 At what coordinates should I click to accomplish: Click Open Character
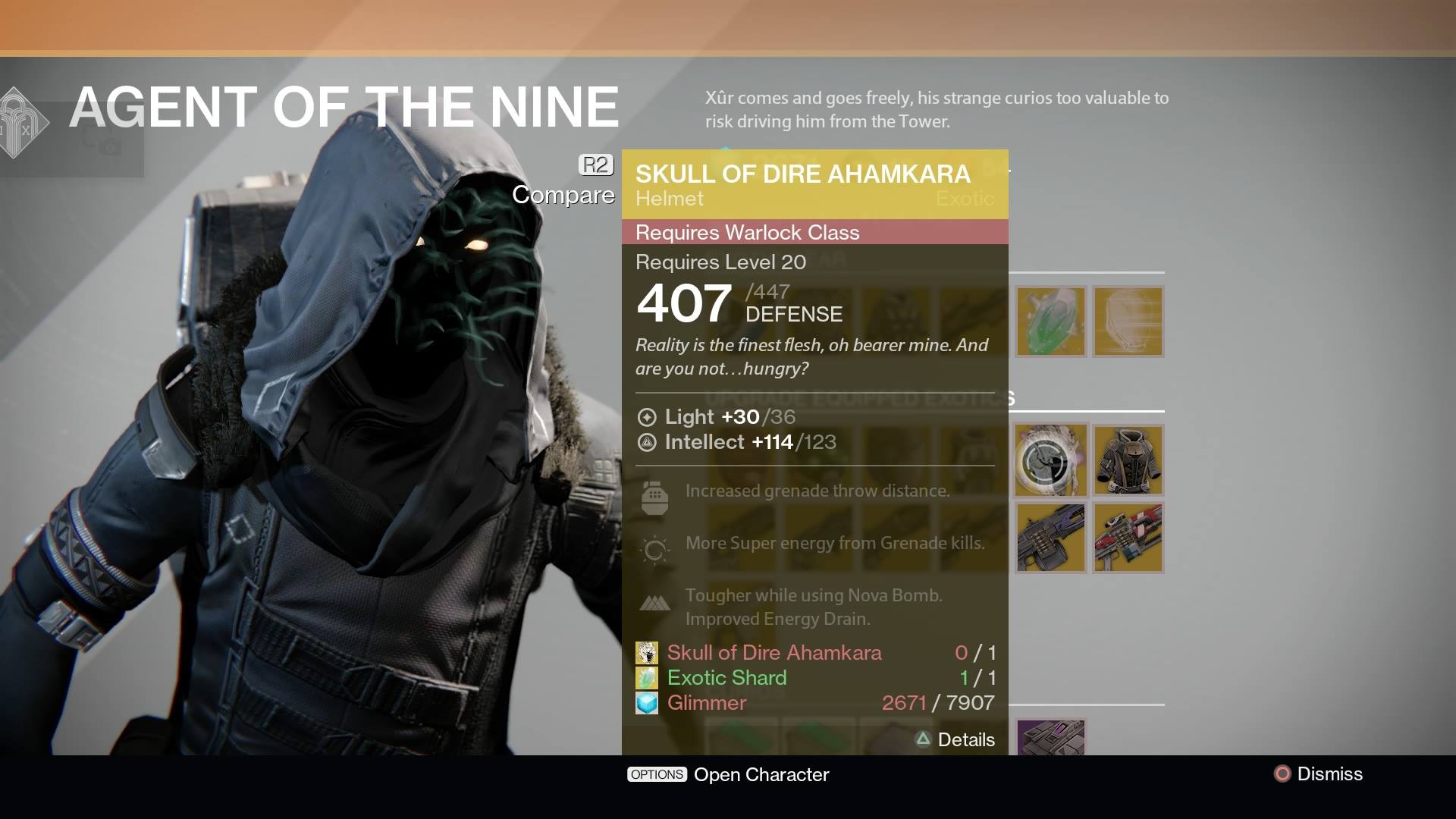click(761, 774)
